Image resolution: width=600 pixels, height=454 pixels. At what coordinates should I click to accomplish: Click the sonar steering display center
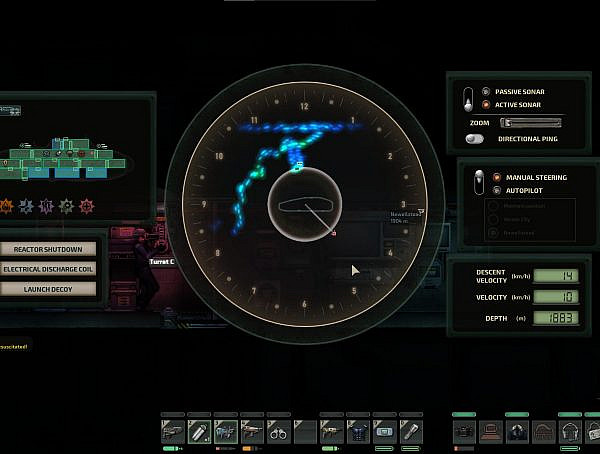pyautogui.click(x=304, y=203)
